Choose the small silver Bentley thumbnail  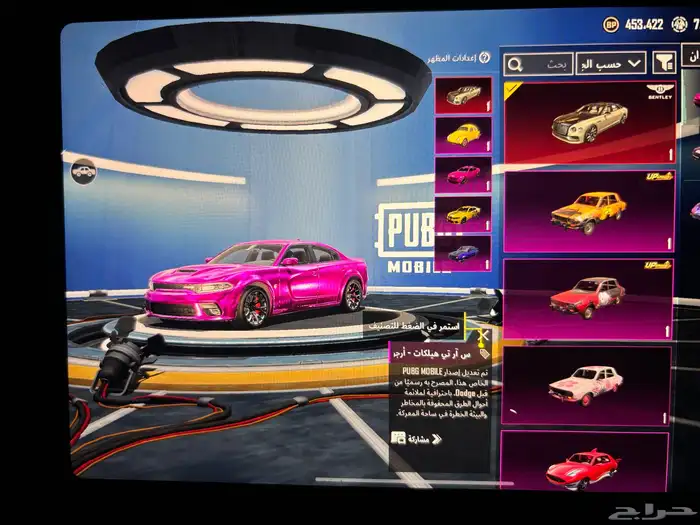[x=464, y=96]
